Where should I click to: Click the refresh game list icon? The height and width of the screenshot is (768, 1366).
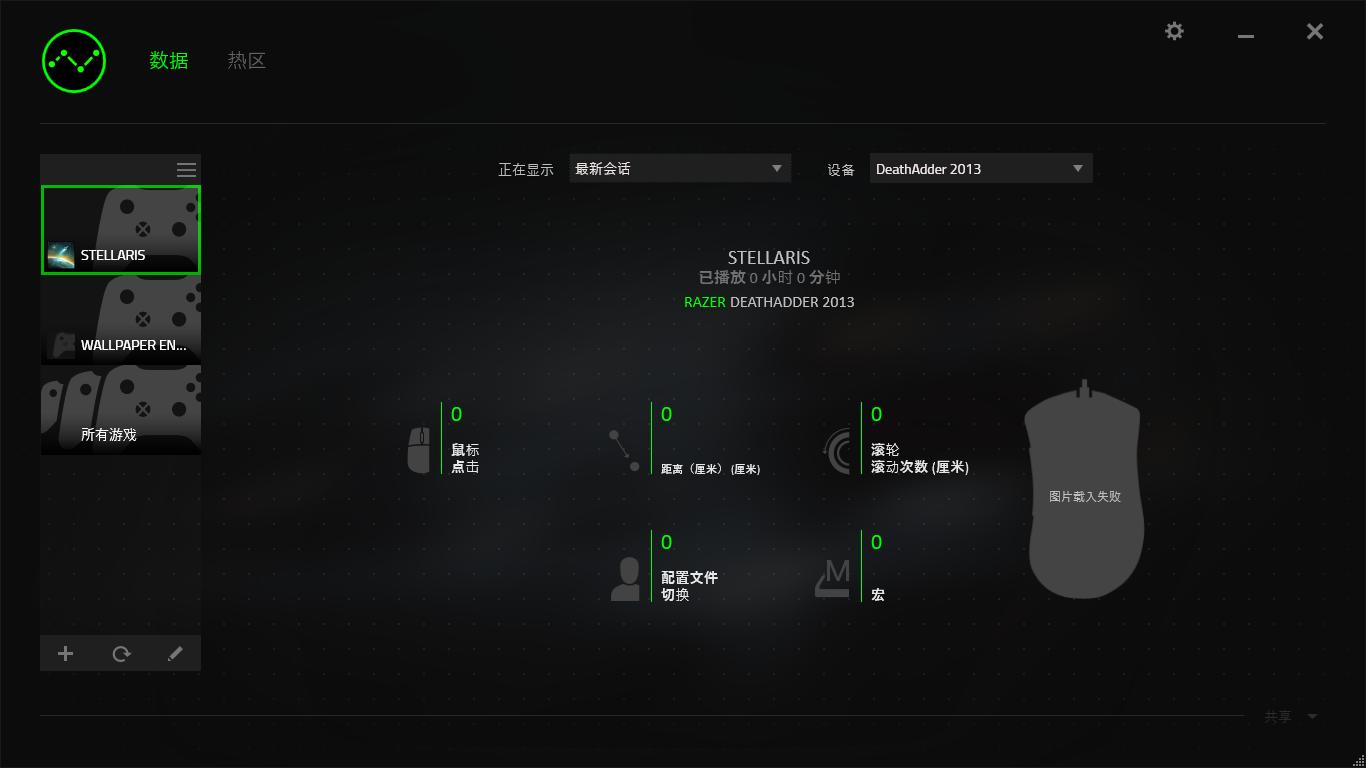121,653
